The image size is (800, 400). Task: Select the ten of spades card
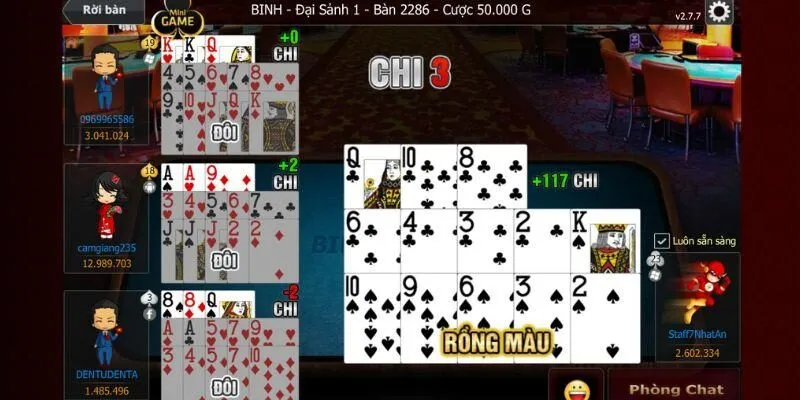372,315
